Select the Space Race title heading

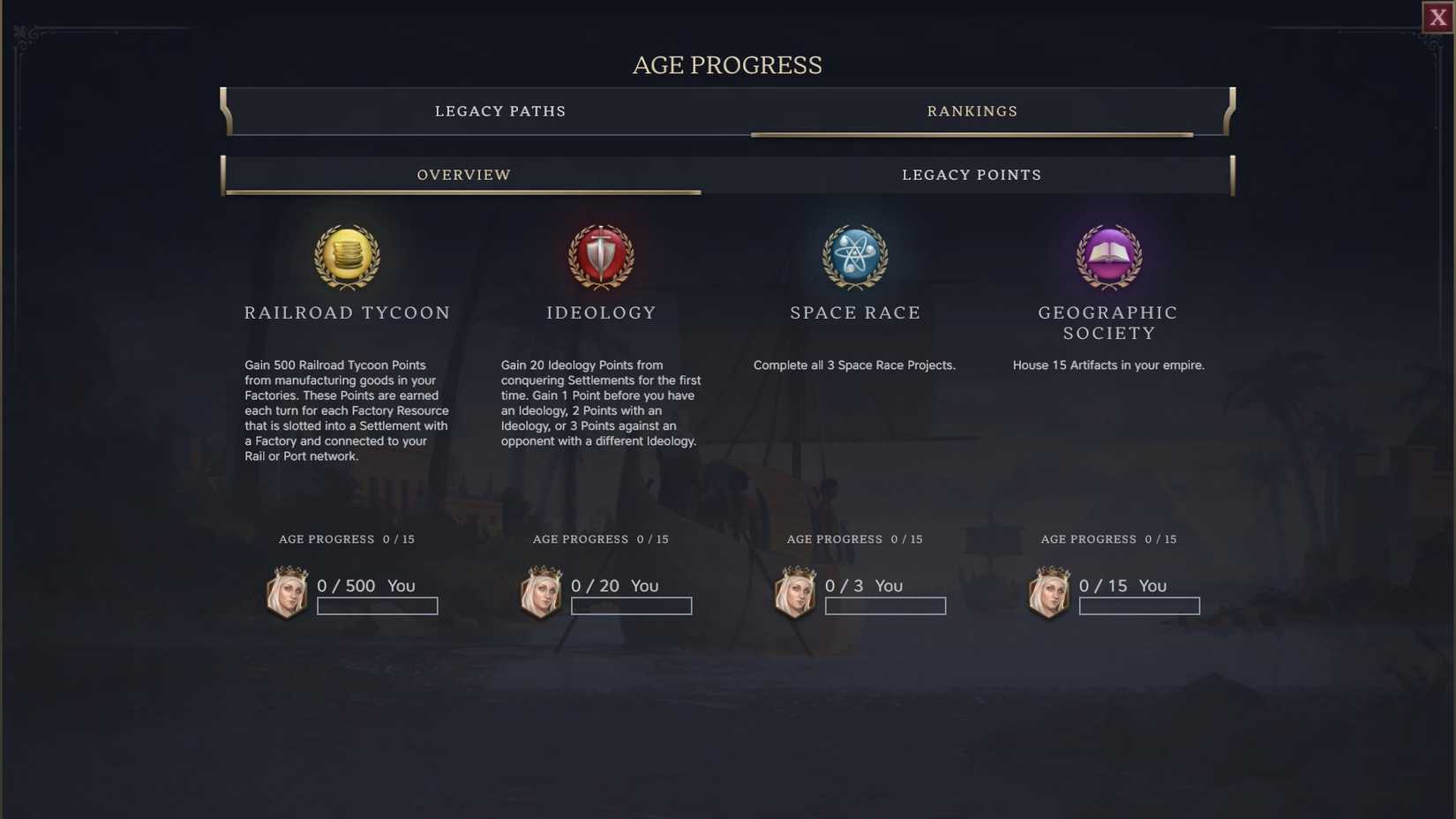pos(854,312)
